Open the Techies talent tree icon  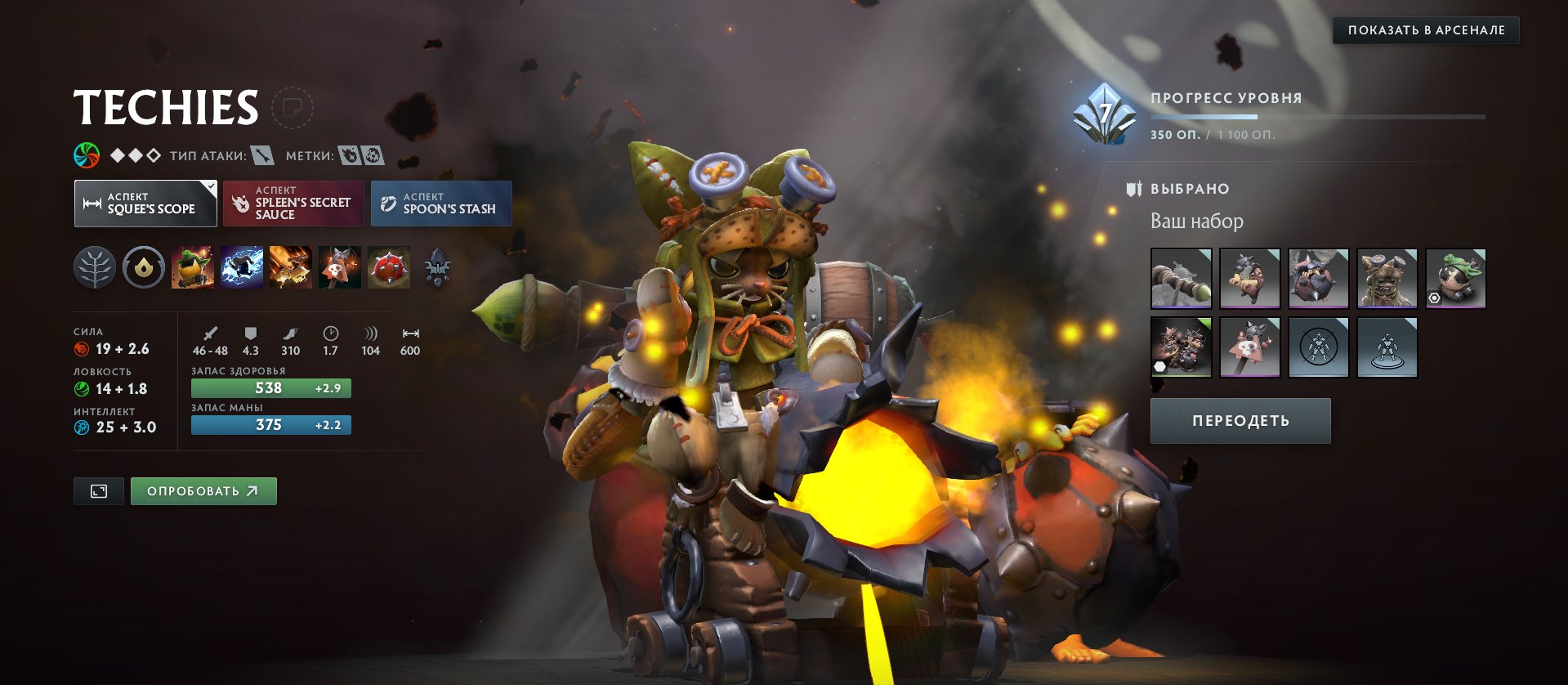coord(96,267)
